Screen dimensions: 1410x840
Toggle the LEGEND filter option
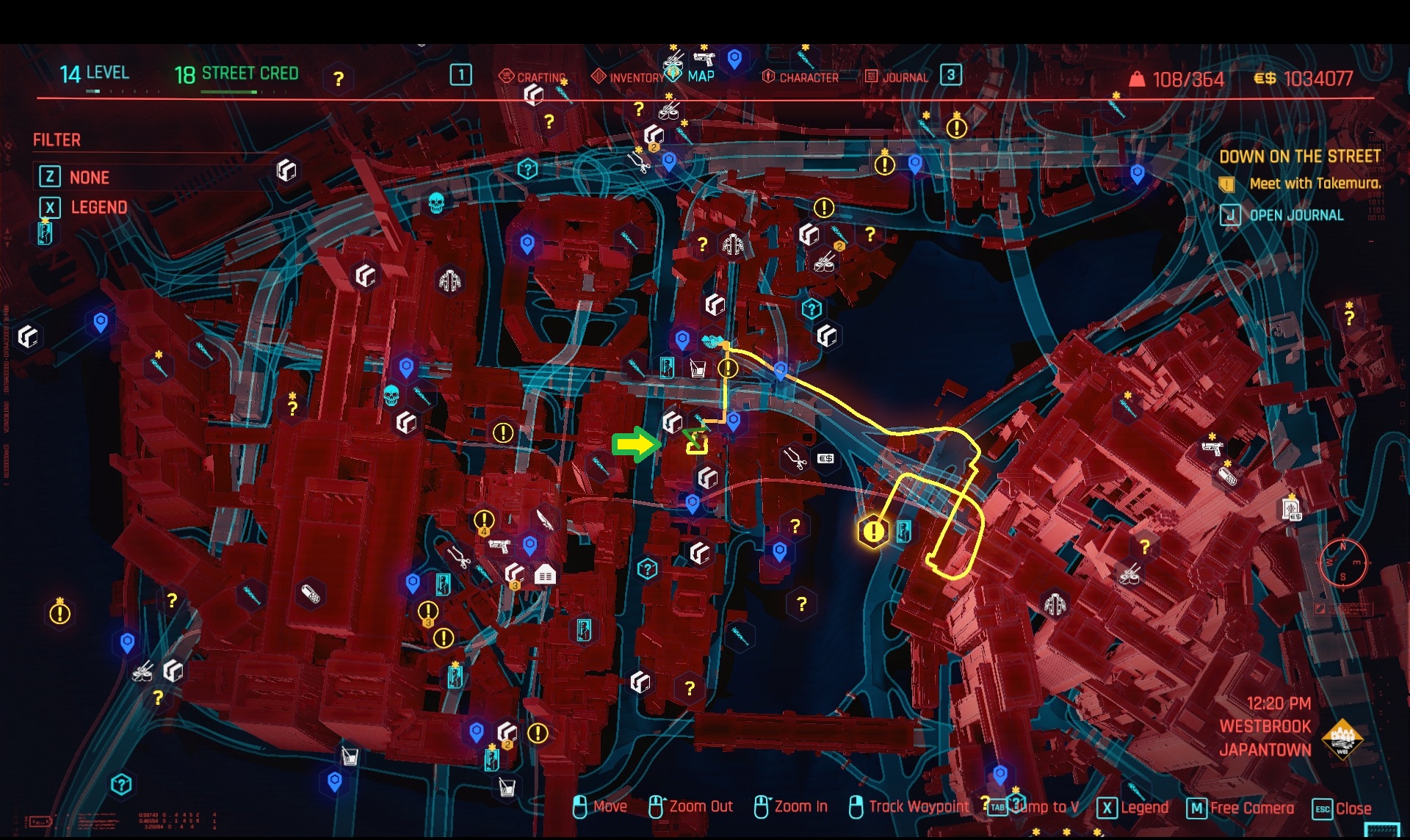coord(99,207)
